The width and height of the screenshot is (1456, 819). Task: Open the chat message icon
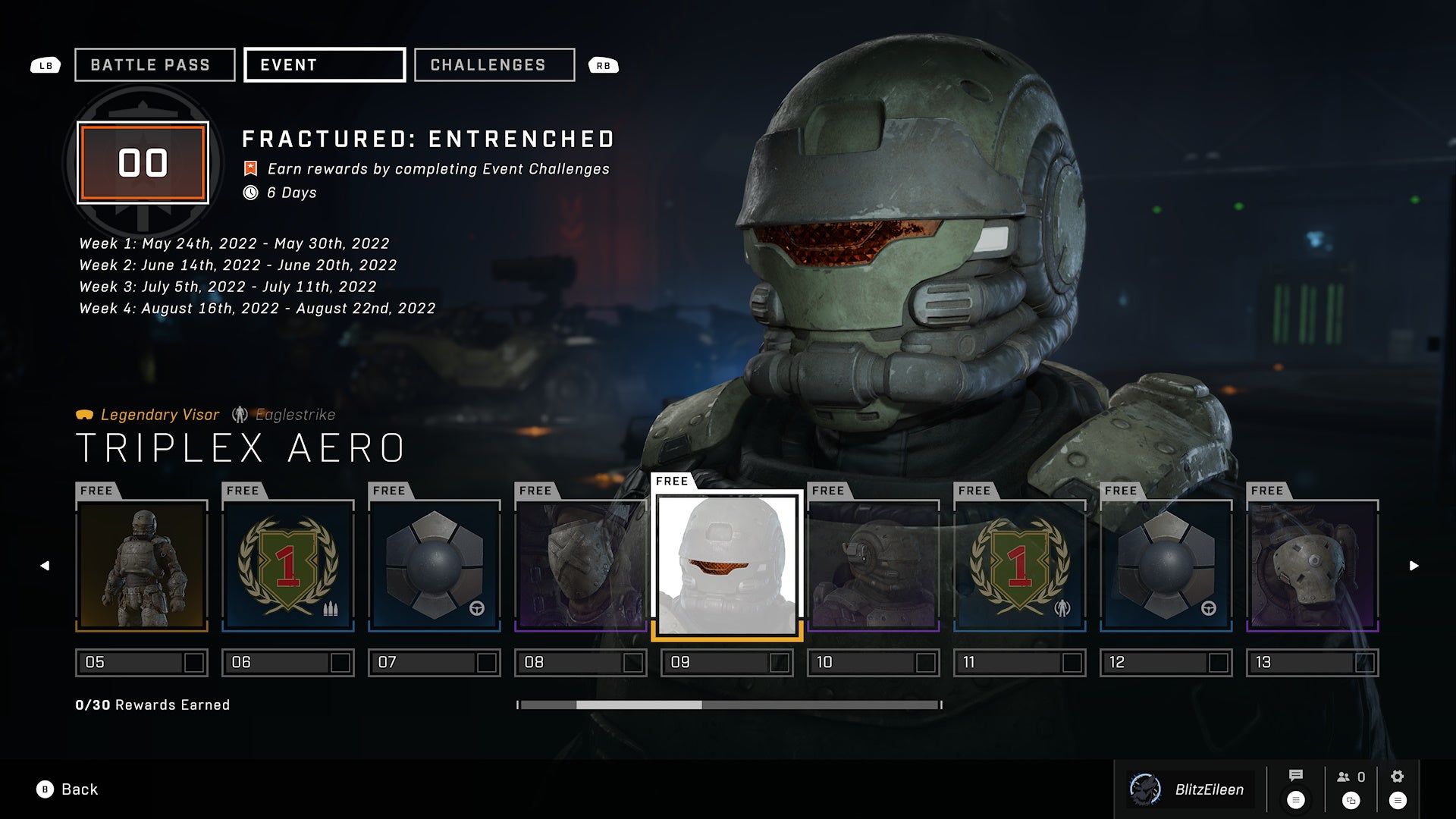tap(1296, 776)
